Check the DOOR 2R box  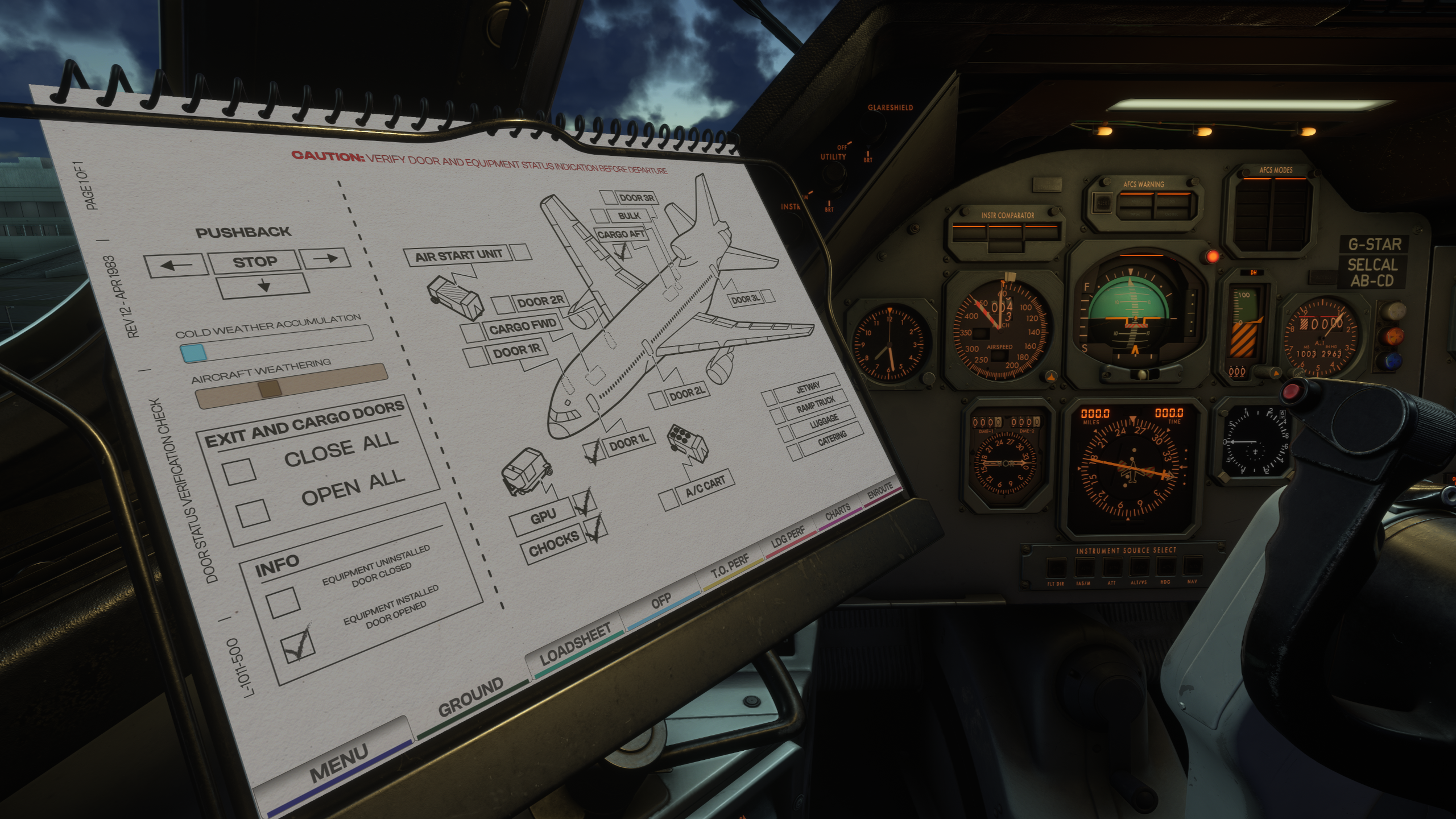click(x=503, y=304)
